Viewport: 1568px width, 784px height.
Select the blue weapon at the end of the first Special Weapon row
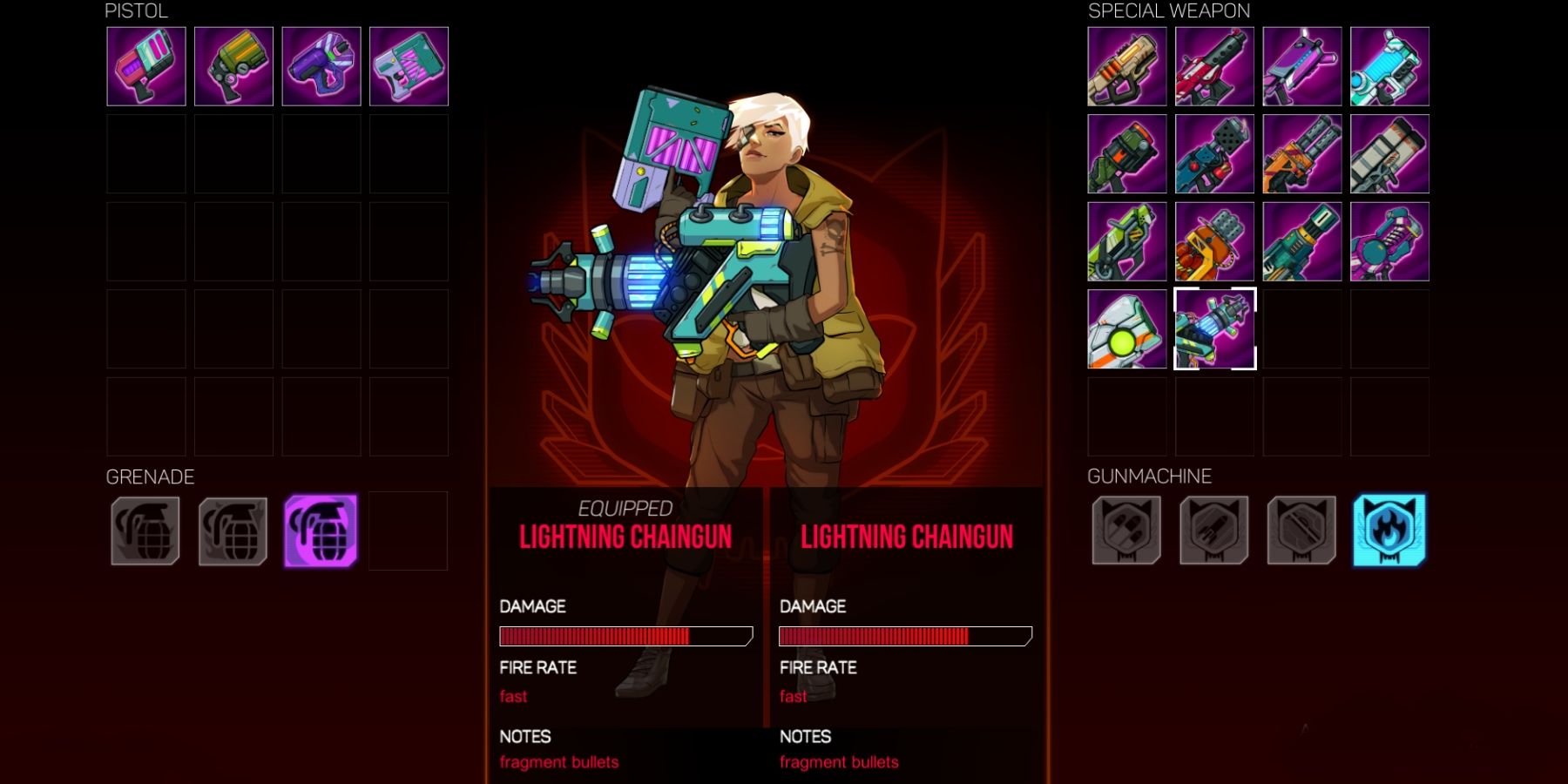[1390, 65]
